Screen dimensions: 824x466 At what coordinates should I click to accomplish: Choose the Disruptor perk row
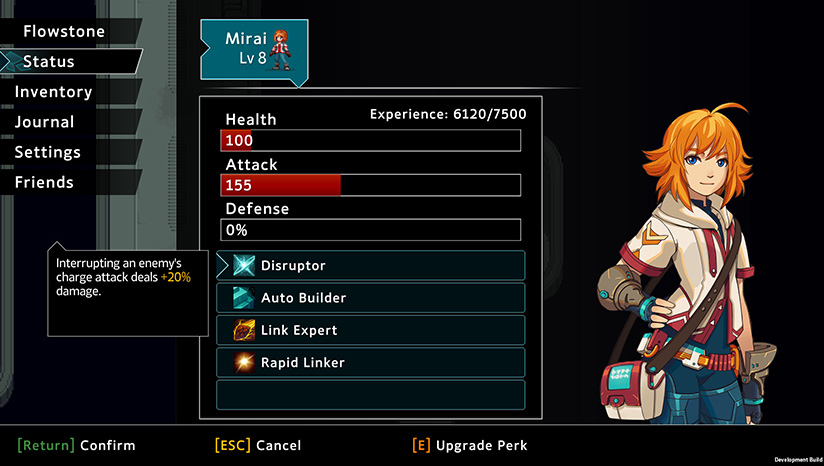click(371, 266)
